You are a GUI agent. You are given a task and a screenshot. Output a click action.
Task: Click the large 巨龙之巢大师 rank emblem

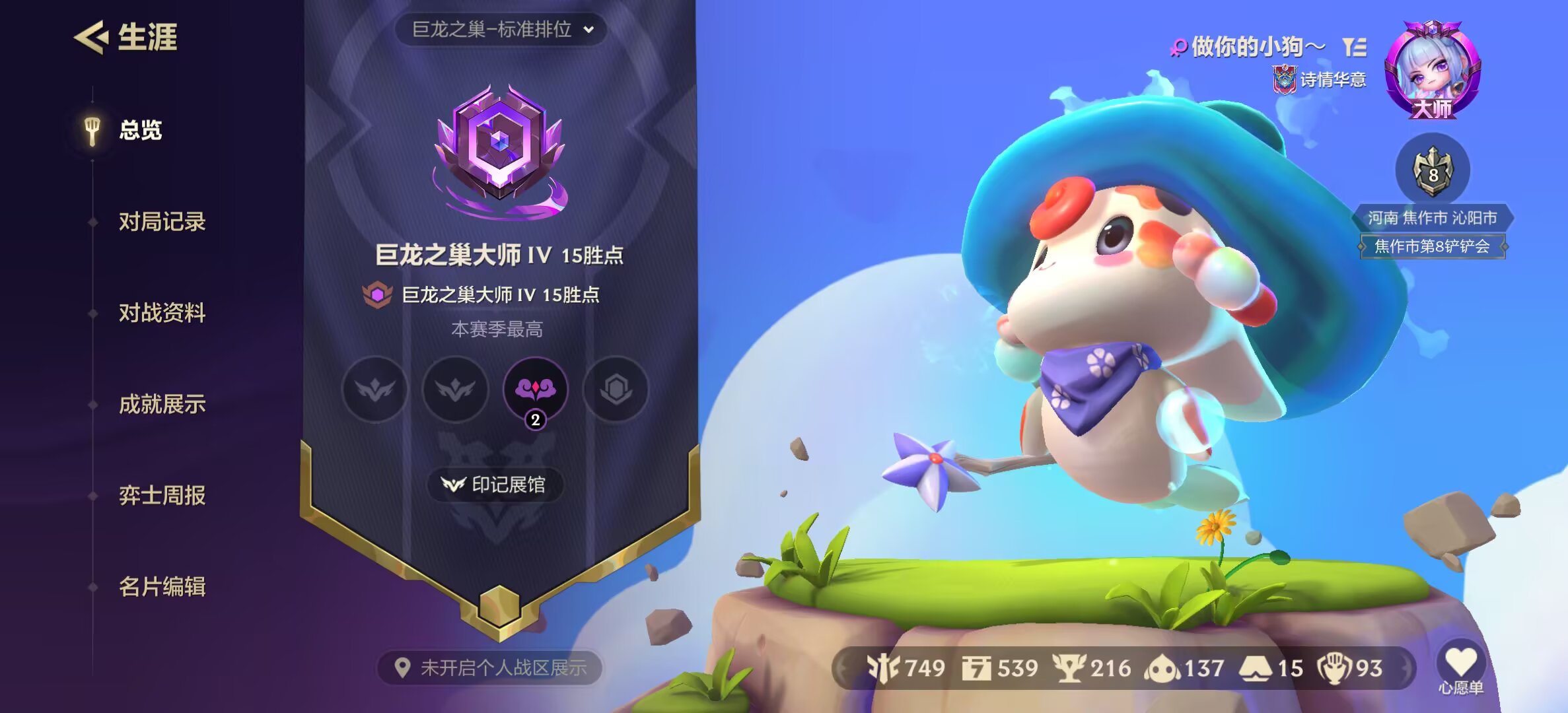500,151
